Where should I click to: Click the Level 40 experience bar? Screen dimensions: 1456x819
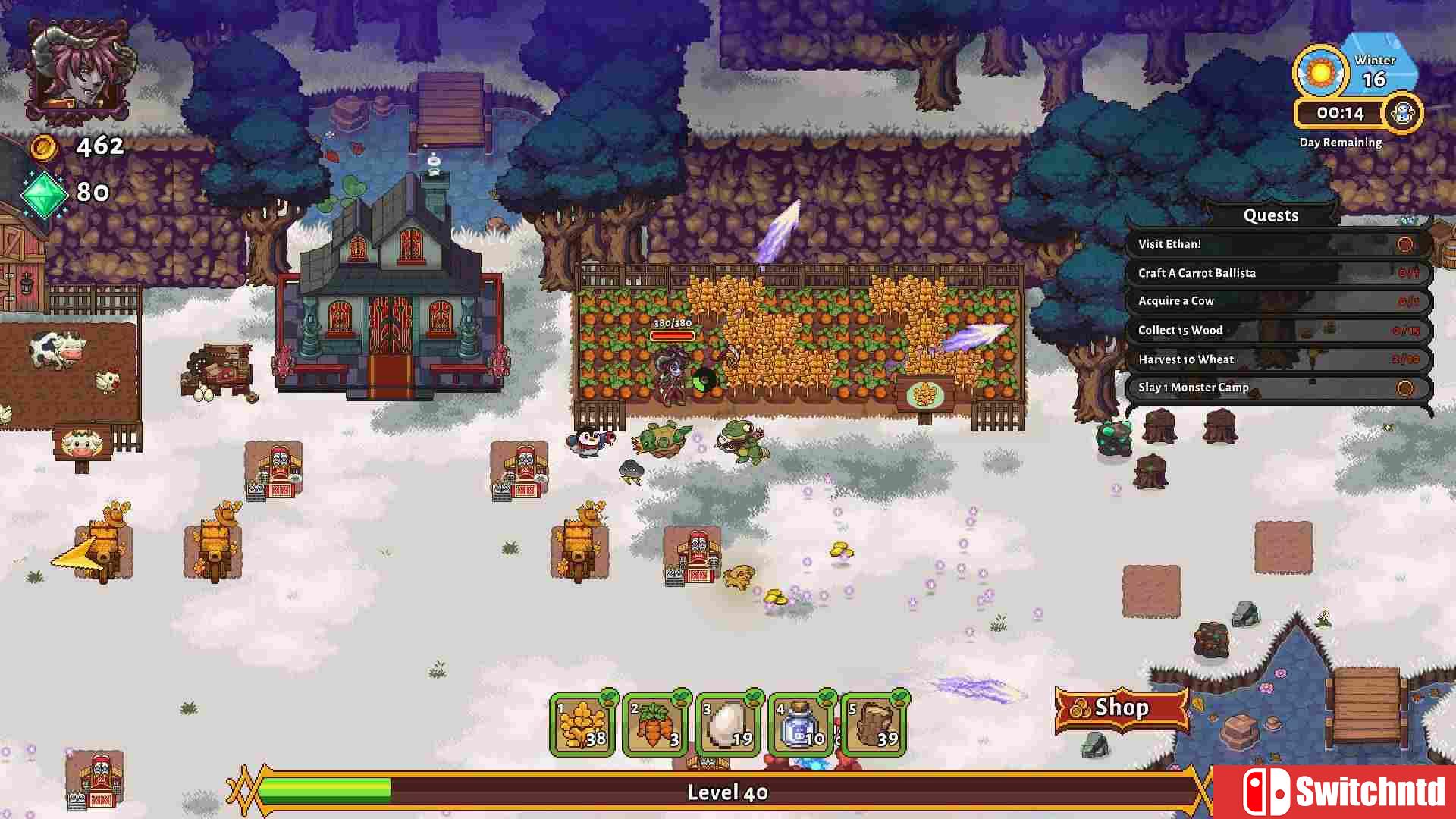point(728,792)
